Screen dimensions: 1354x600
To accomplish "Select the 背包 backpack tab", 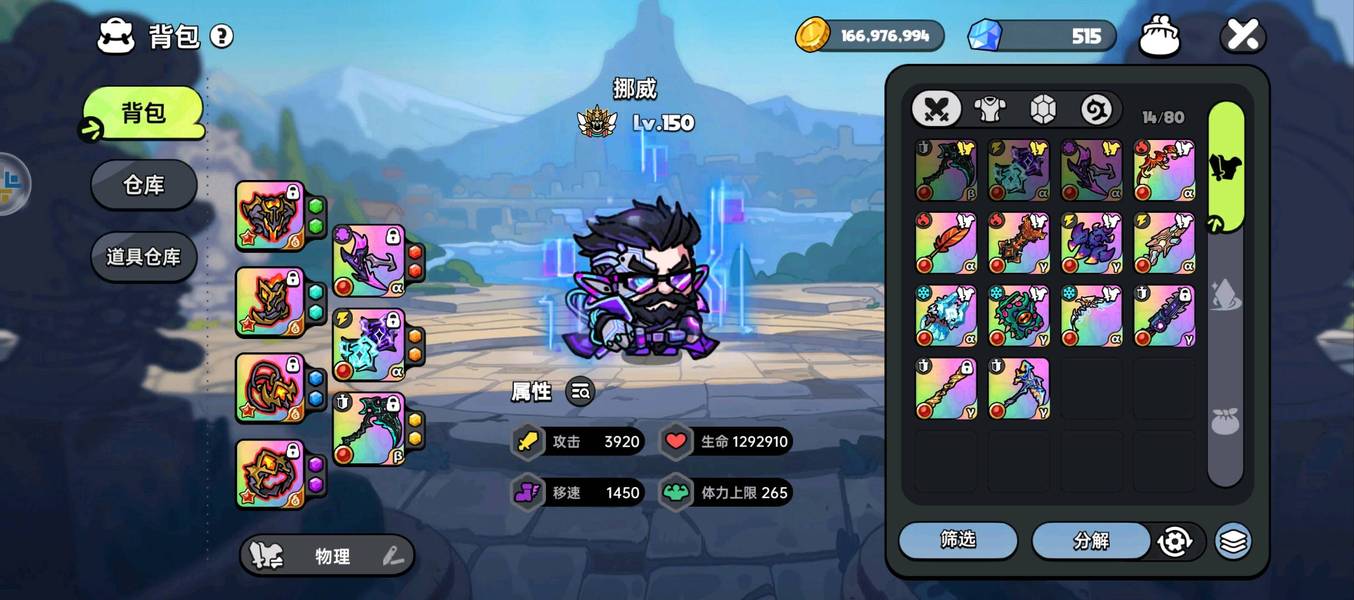I will [x=144, y=113].
